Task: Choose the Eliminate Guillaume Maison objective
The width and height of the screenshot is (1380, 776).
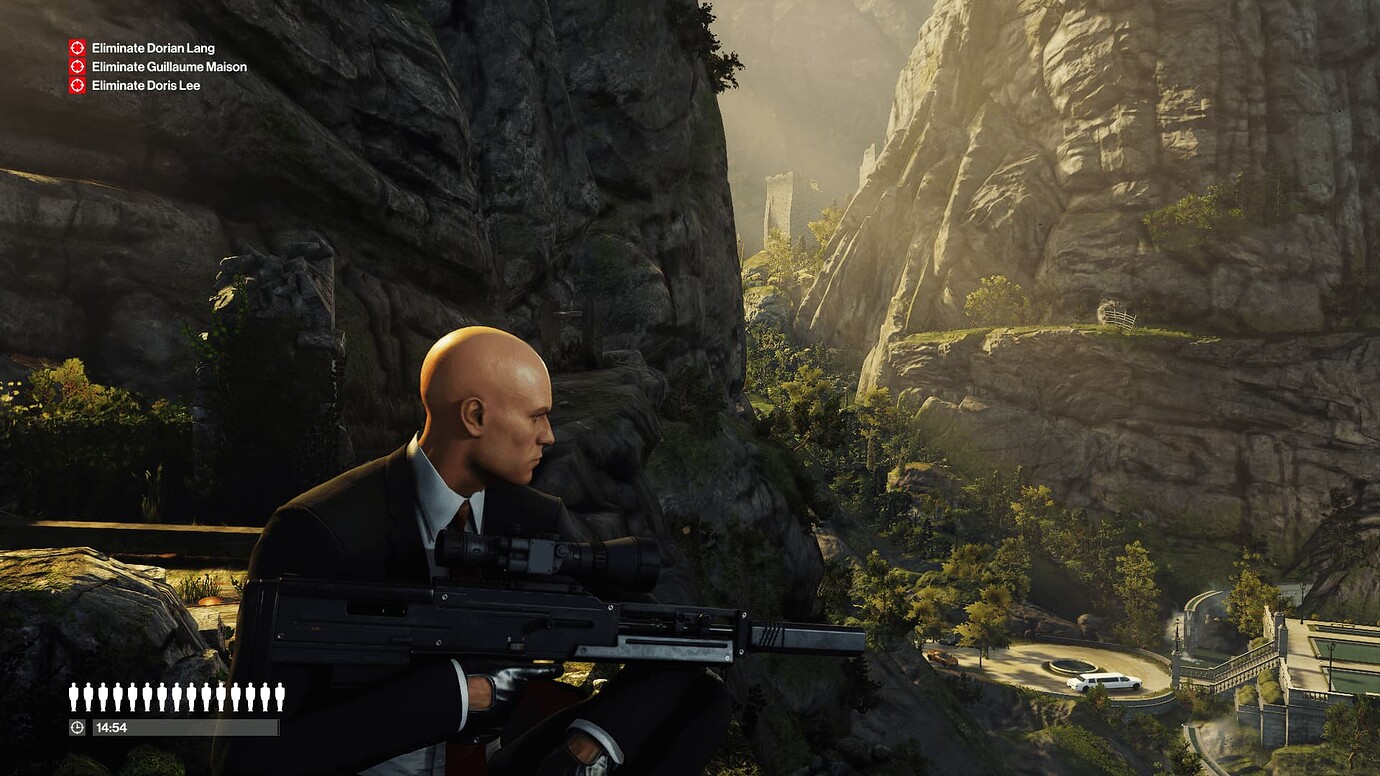Action: click(168, 67)
